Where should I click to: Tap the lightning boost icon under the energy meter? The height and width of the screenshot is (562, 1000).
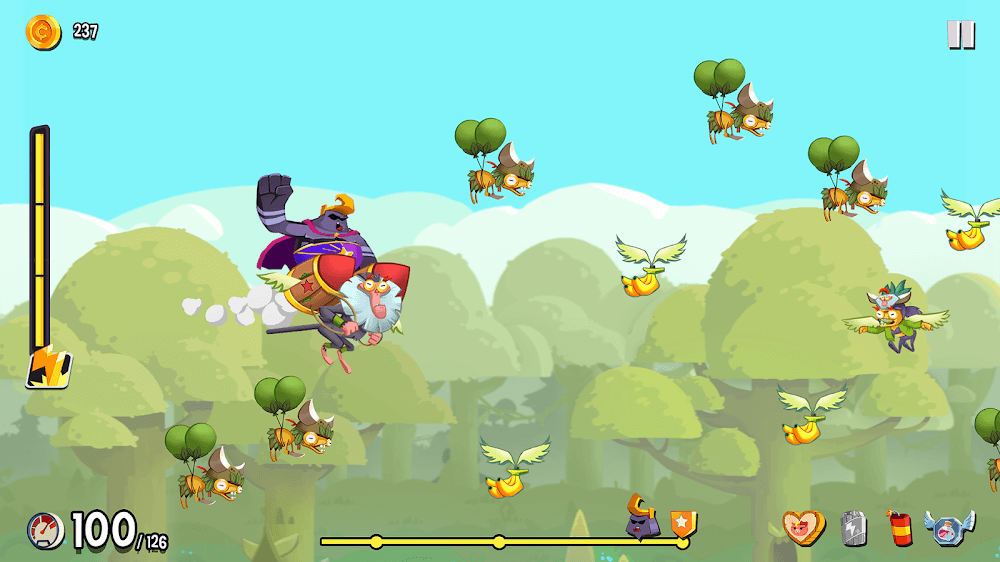tap(47, 366)
